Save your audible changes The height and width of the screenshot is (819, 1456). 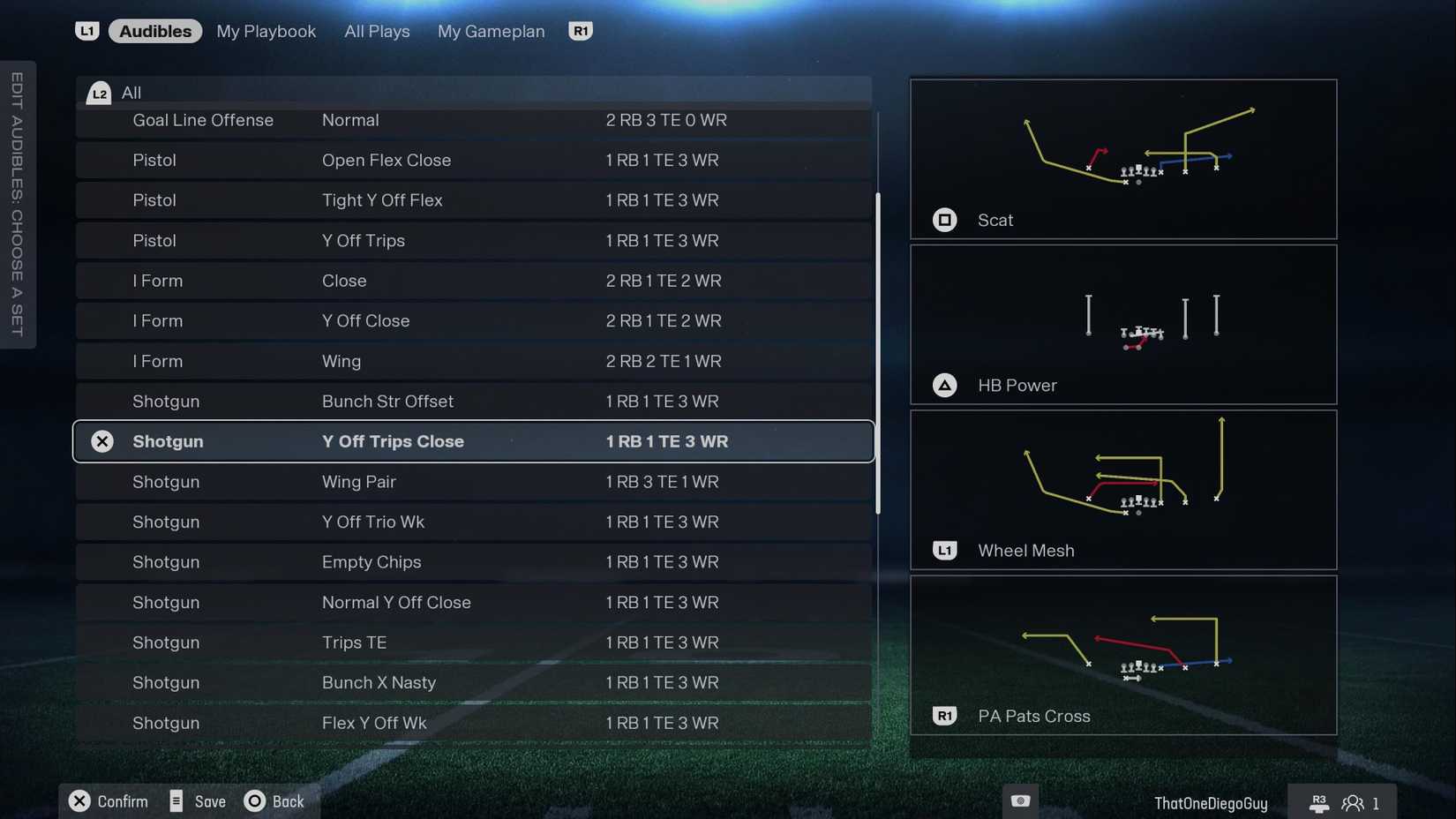point(176,801)
